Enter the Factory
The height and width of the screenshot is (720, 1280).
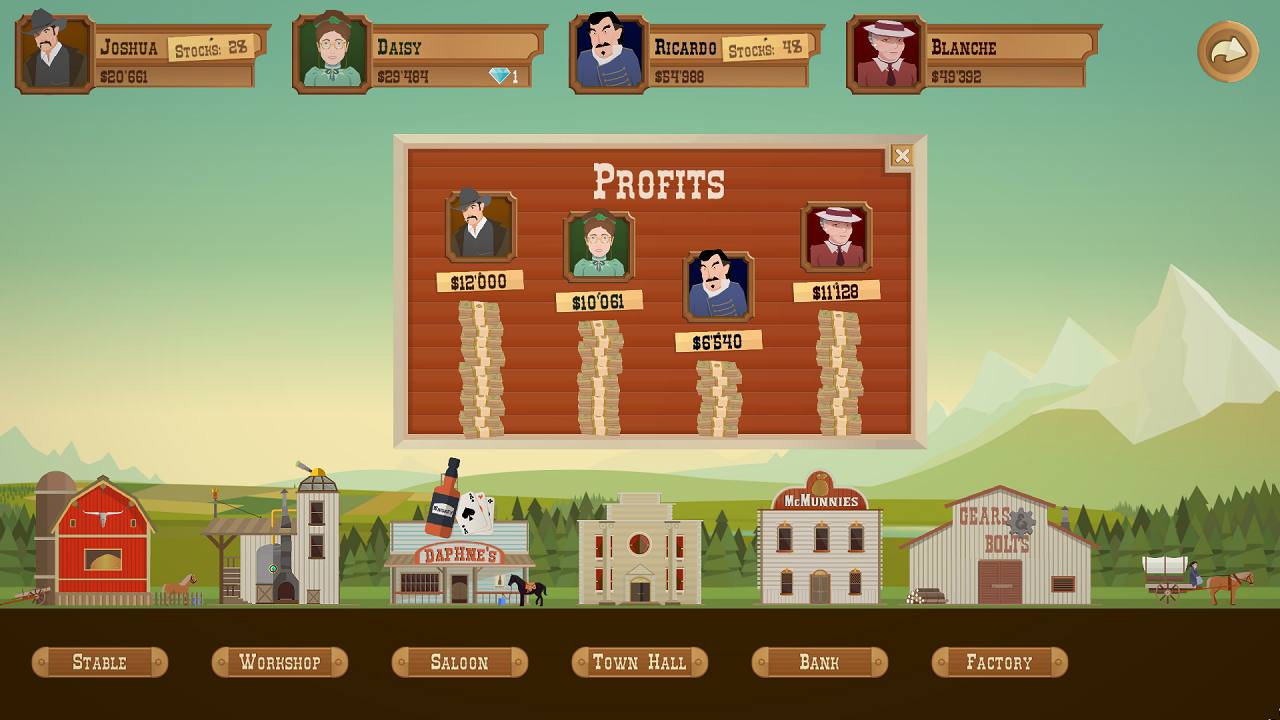(999, 661)
